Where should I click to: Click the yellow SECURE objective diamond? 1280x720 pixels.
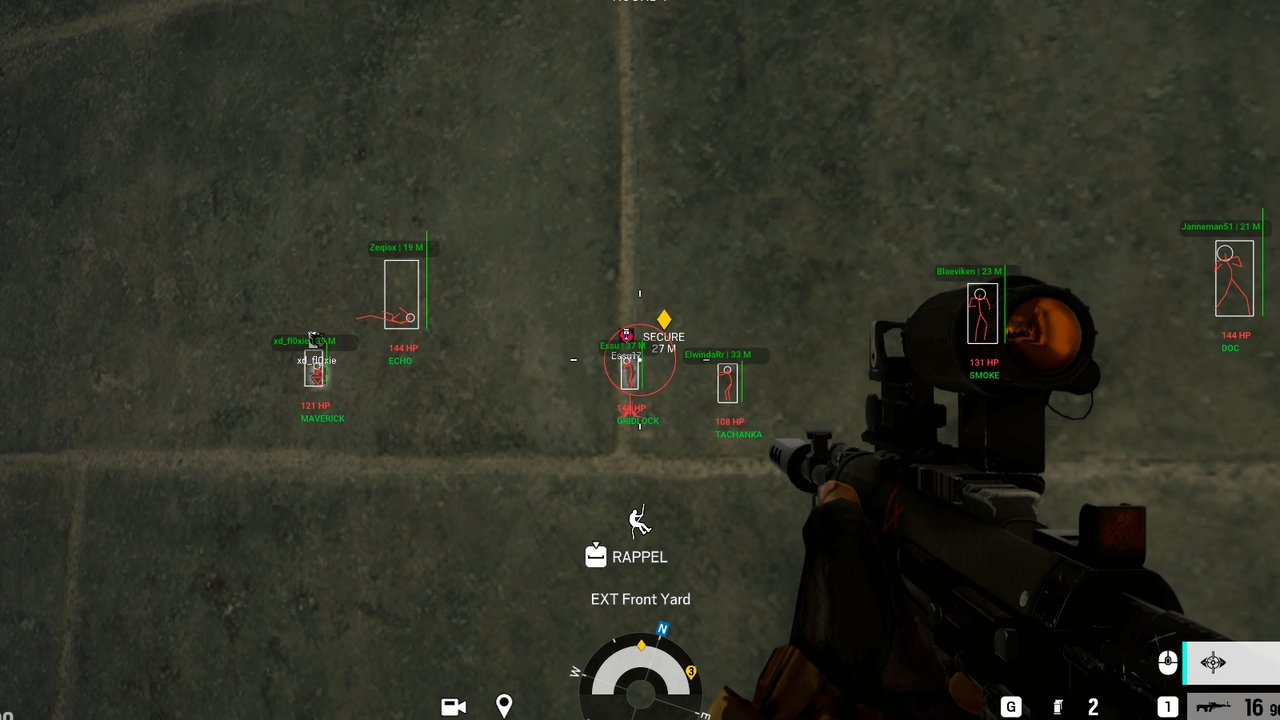coord(664,318)
